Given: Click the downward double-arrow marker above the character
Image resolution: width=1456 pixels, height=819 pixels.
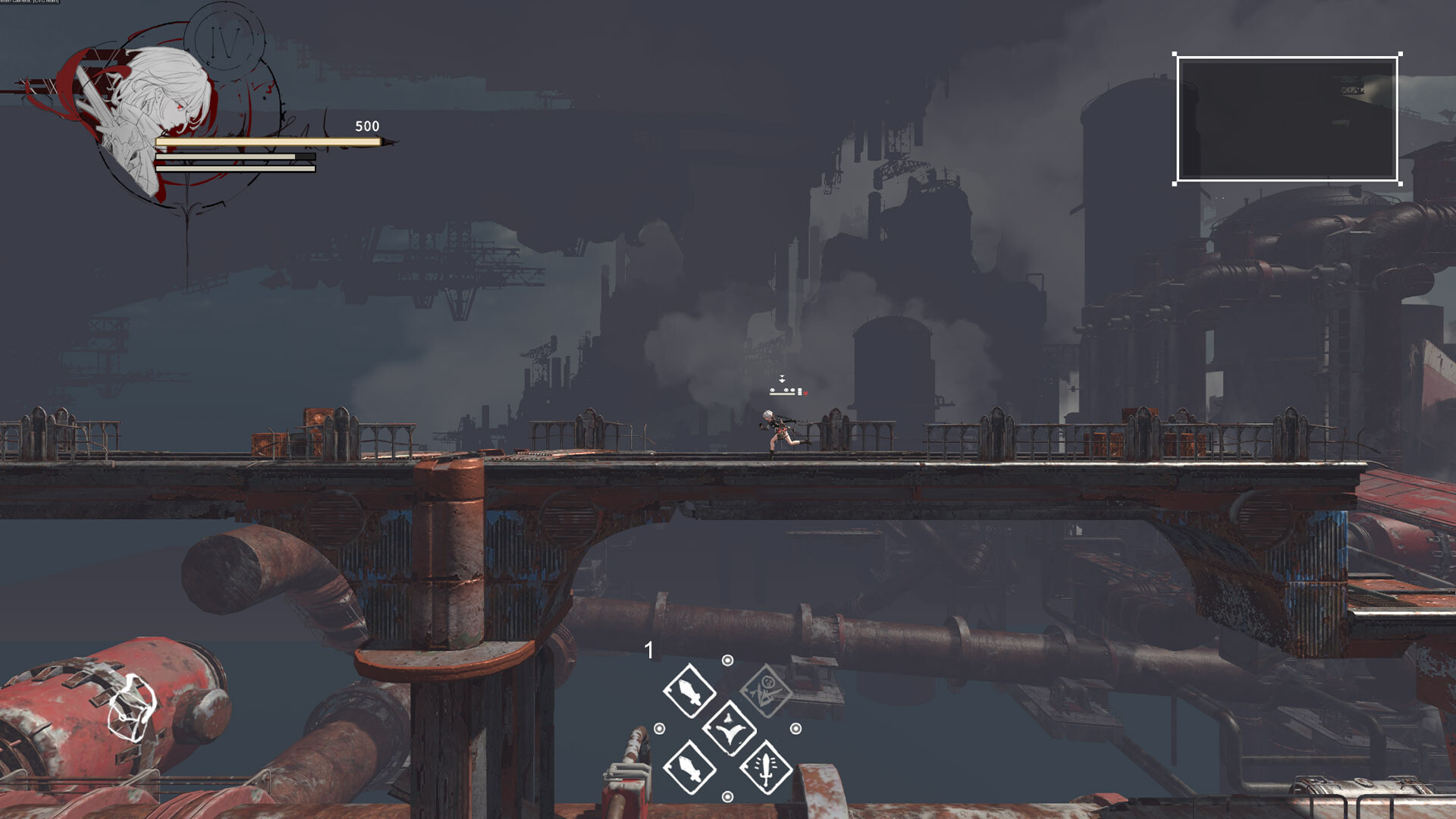Looking at the screenshot, I should pyautogui.click(x=782, y=377).
